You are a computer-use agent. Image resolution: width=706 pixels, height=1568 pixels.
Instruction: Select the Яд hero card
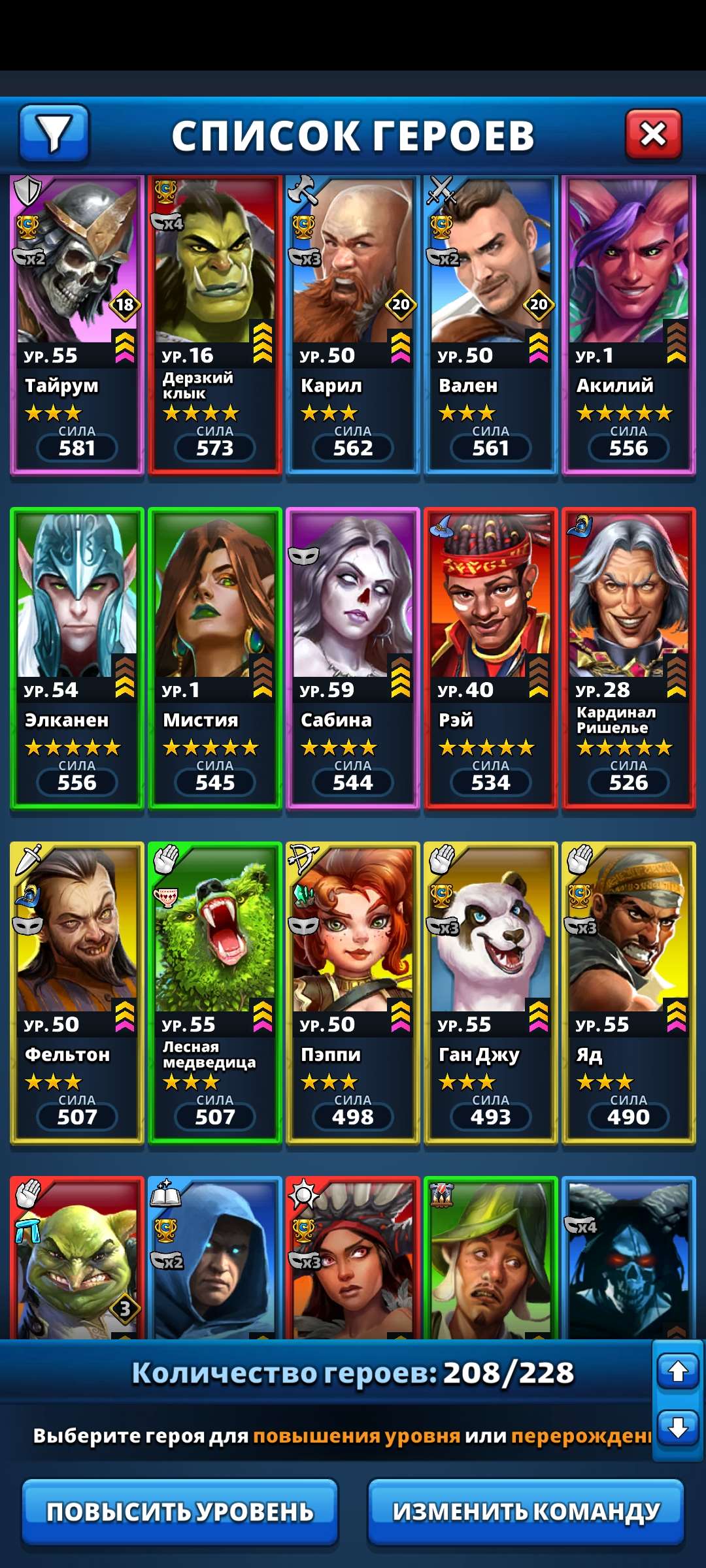tap(629, 993)
